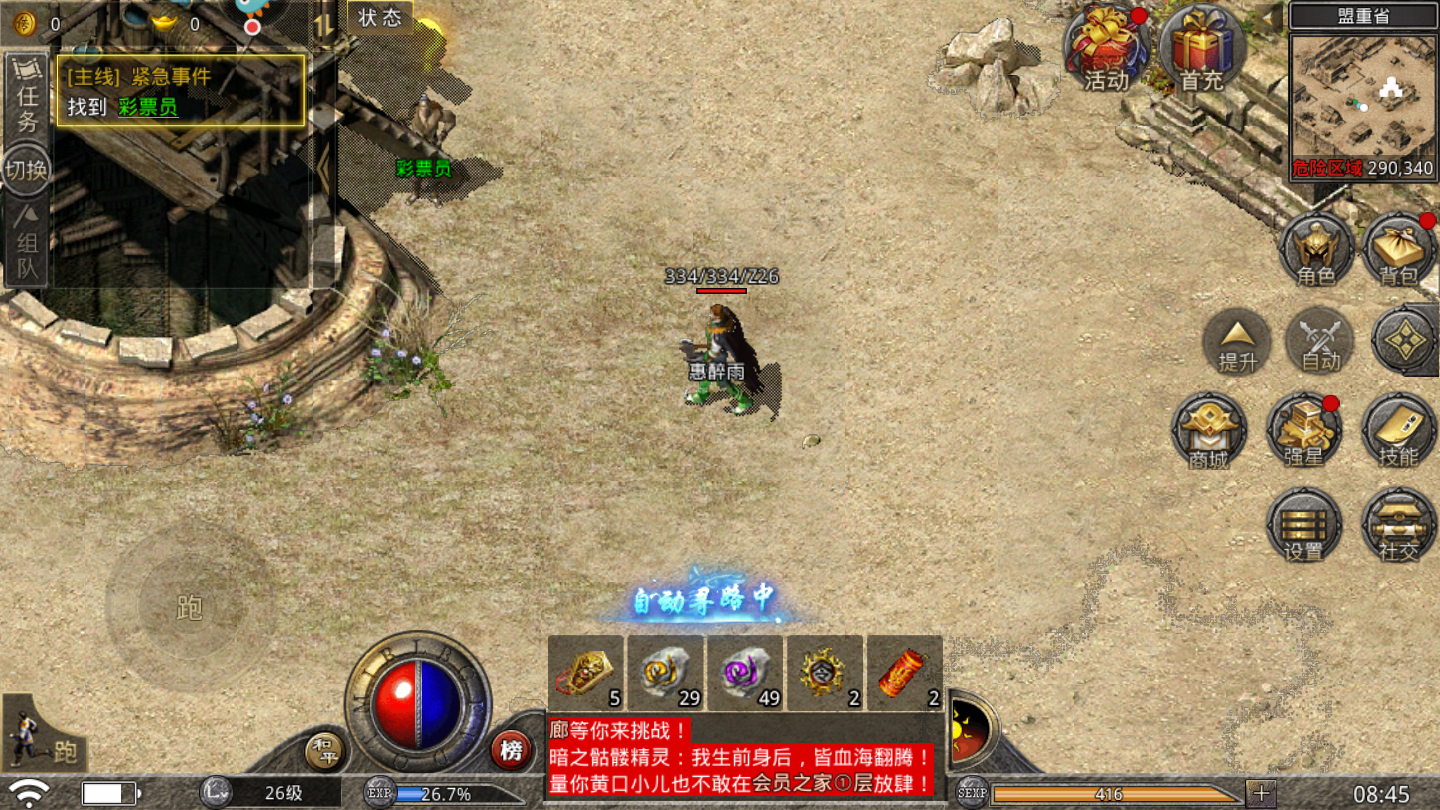The width and height of the screenshot is (1440, 810).
Task: Open the 活动 events gift icon
Action: coord(1106,48)
